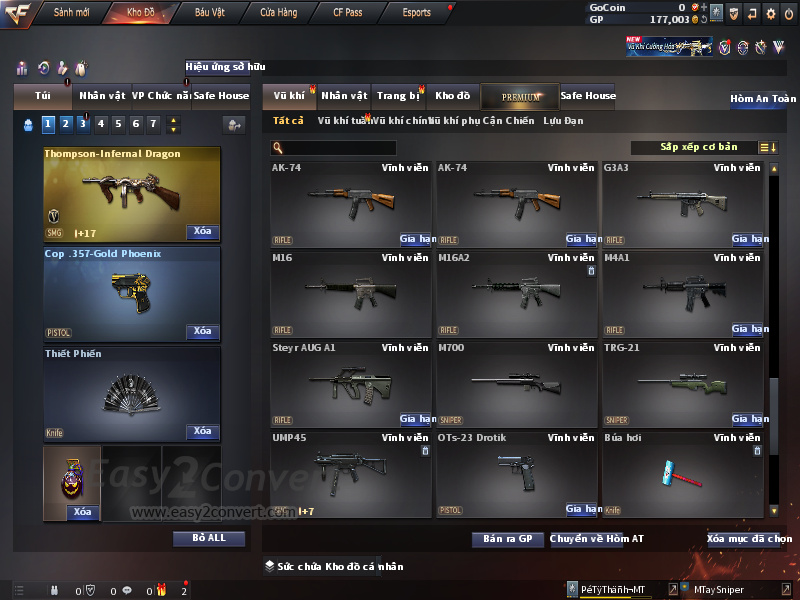Open the PREMIUM storage tab

point(520,96)
